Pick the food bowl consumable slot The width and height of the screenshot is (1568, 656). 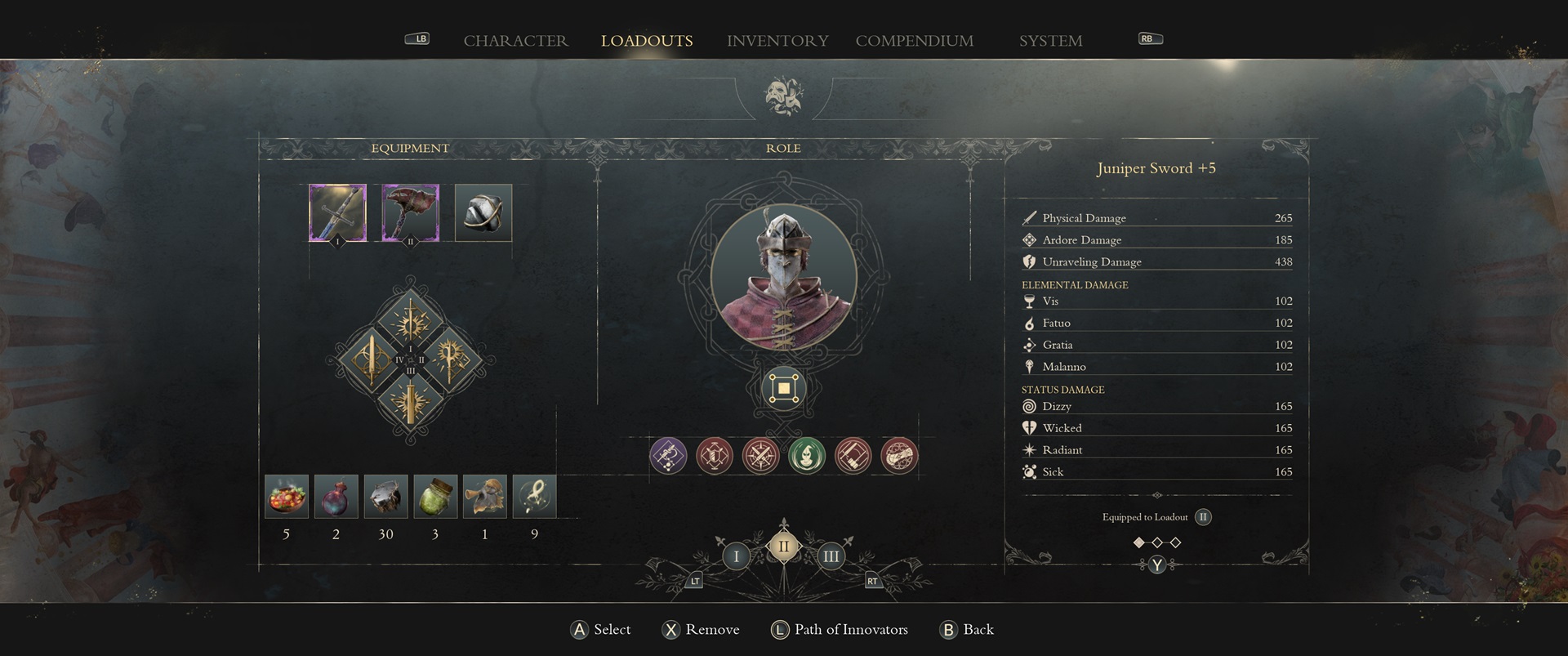(x=287, y=497)
